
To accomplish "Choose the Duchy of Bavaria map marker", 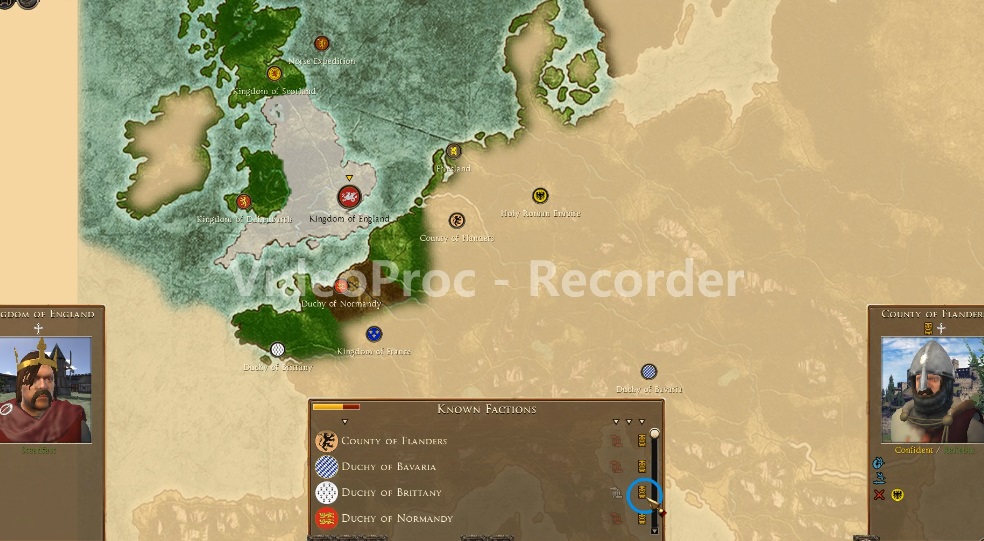I will (649, 372).
